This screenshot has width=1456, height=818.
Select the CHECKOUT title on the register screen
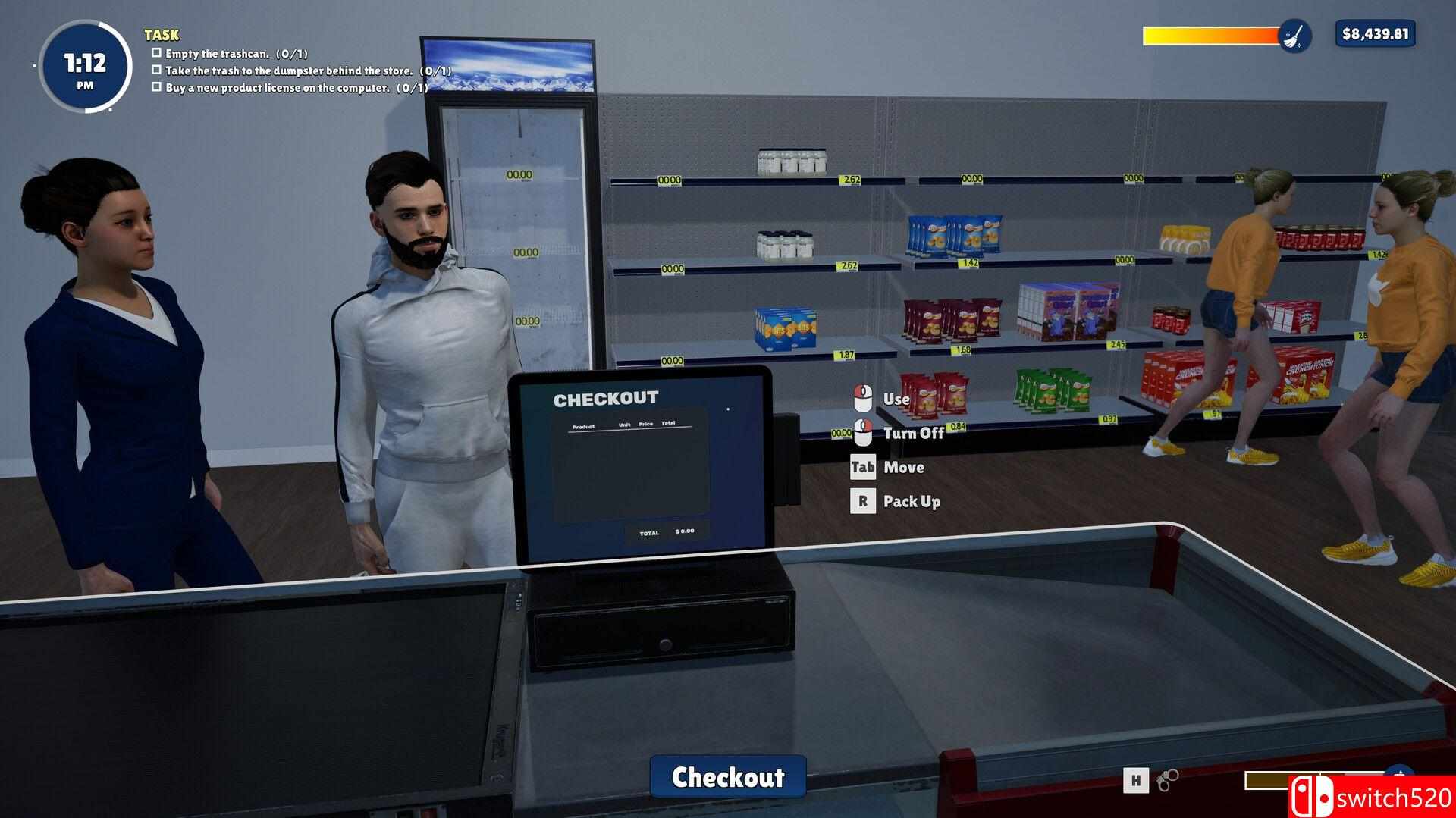[x=607, y=397]
